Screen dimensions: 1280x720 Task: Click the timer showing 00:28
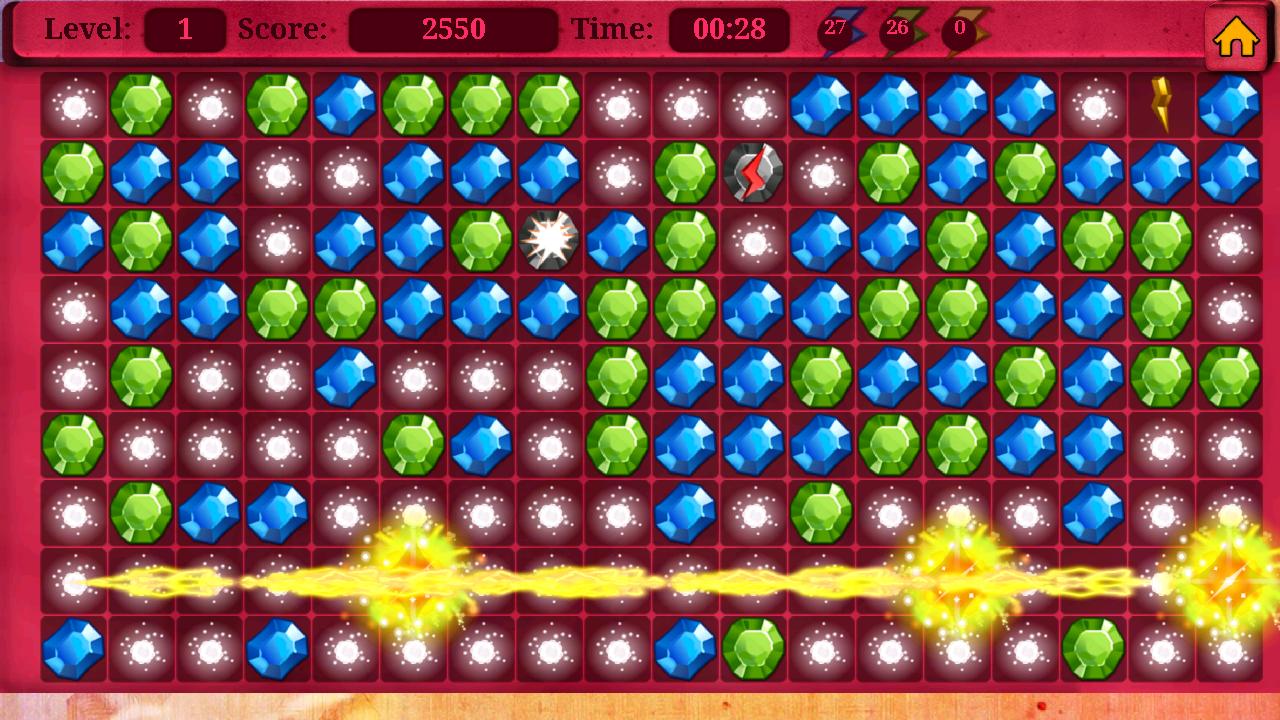pos(729,29)
